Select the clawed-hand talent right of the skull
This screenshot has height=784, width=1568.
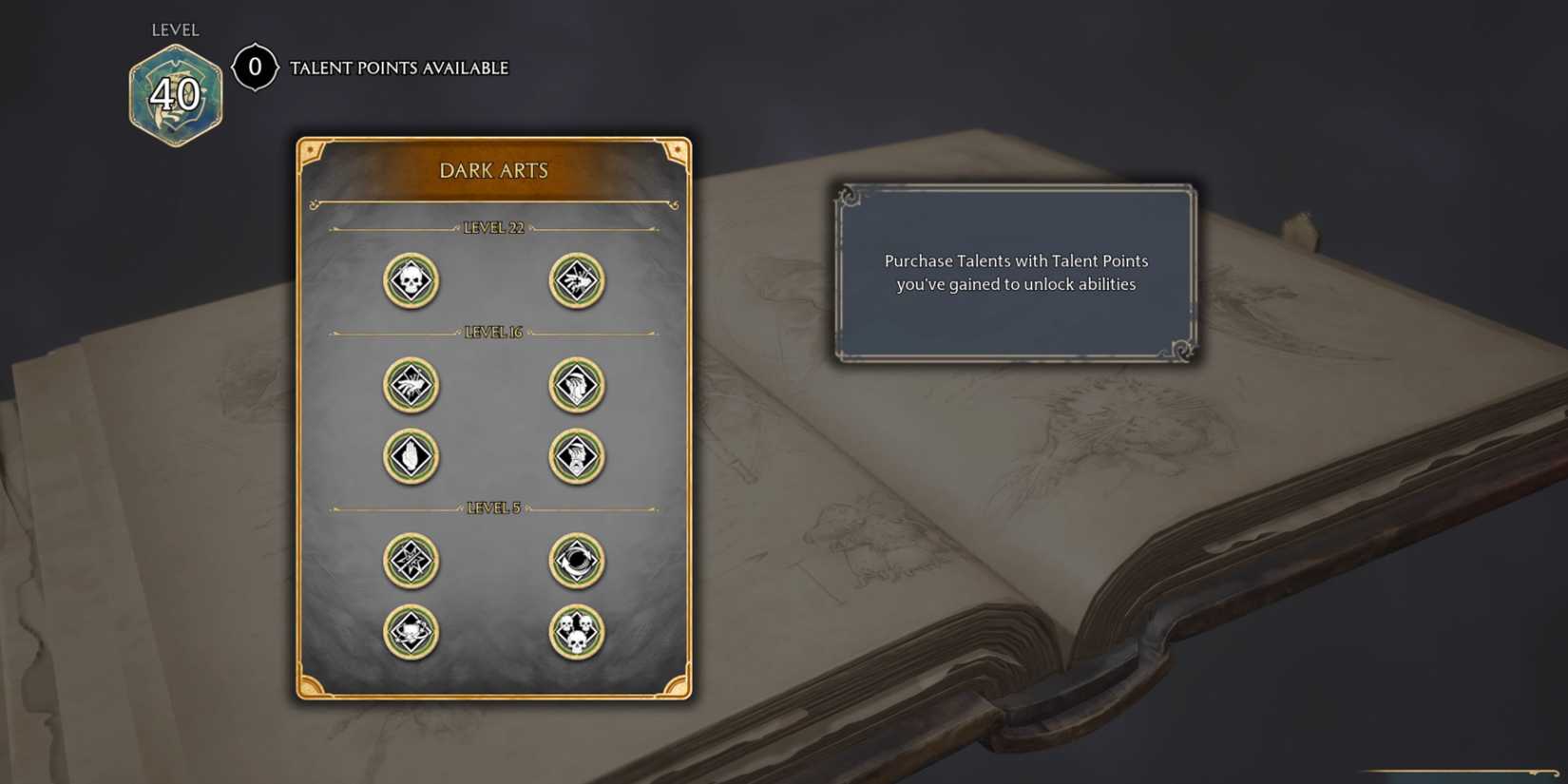point(574,279)
